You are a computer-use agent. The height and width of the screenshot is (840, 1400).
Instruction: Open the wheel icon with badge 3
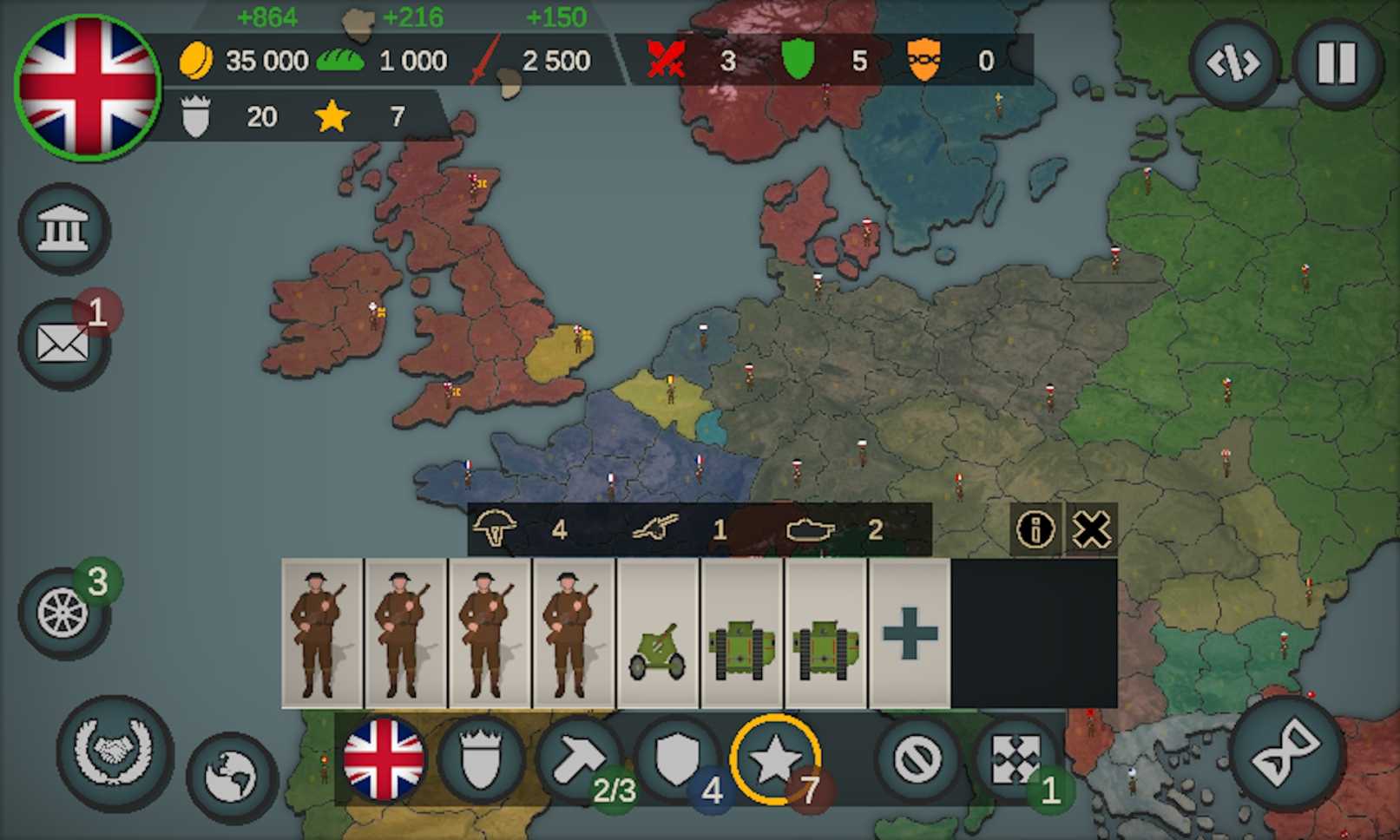[x=63, y=614]
